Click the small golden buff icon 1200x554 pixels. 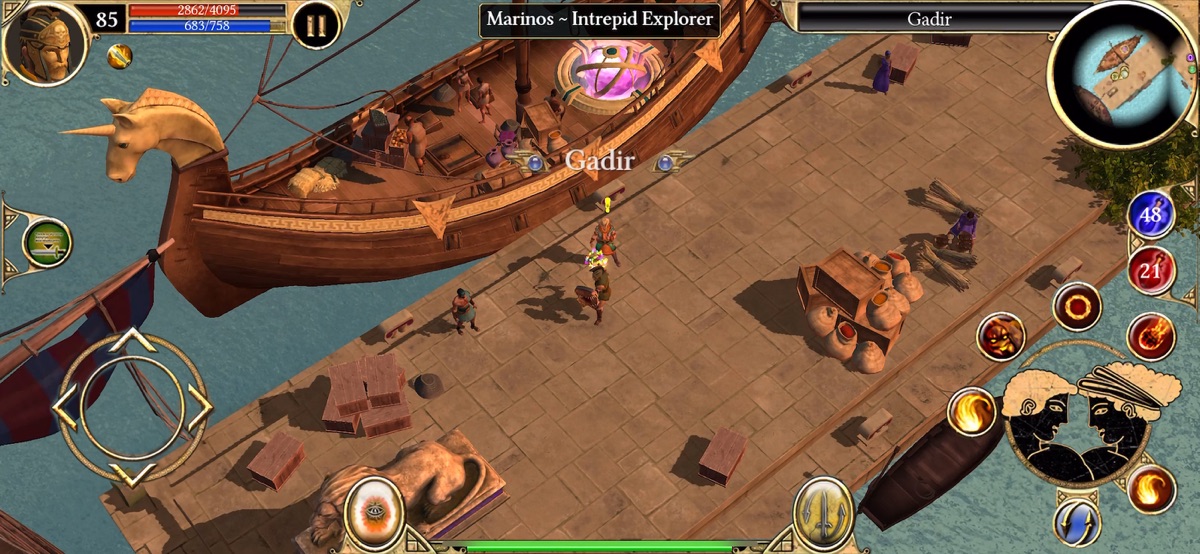(x=120, y=56)
